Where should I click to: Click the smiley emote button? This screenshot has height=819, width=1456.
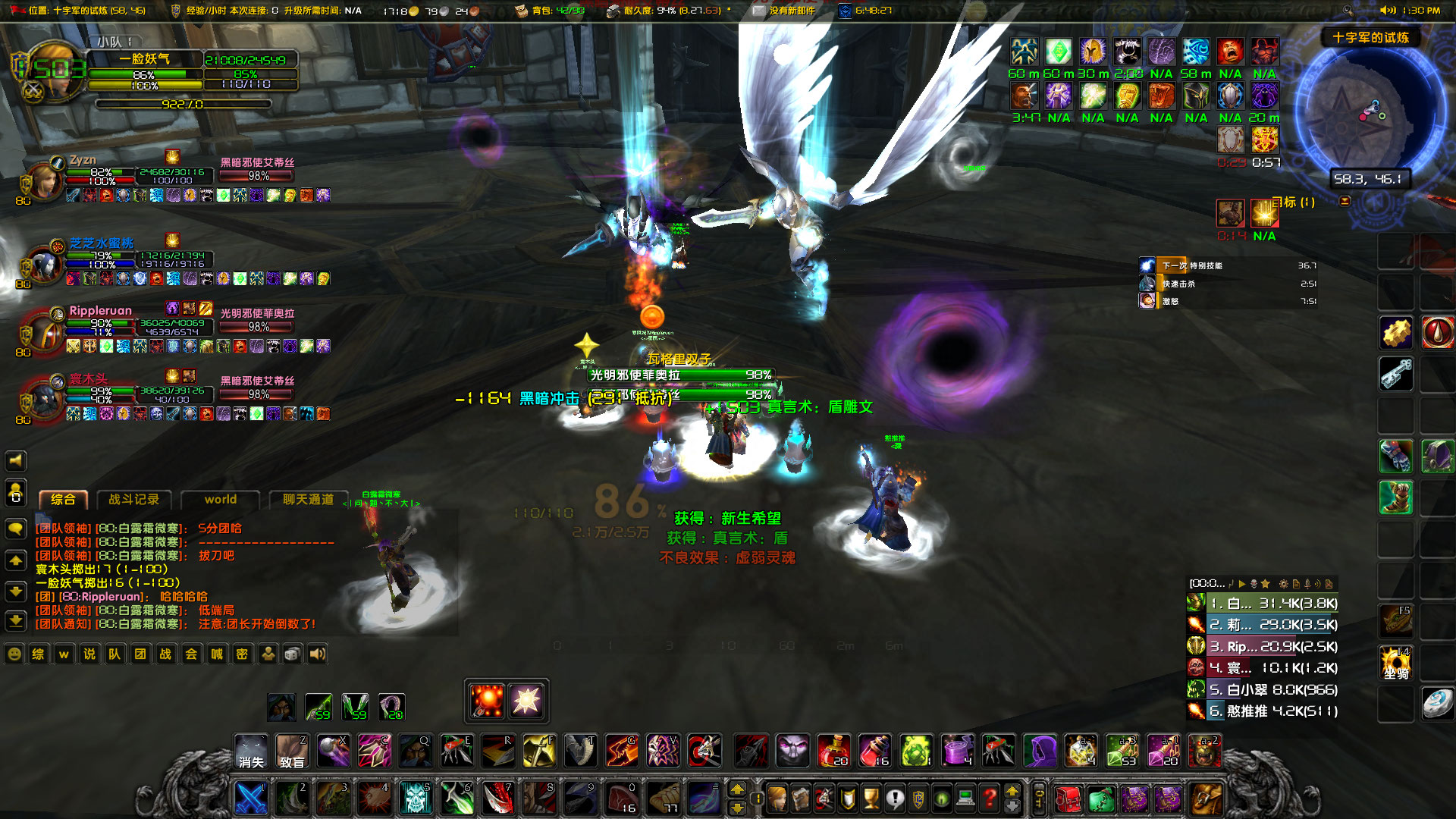click(x=14, y=654)
